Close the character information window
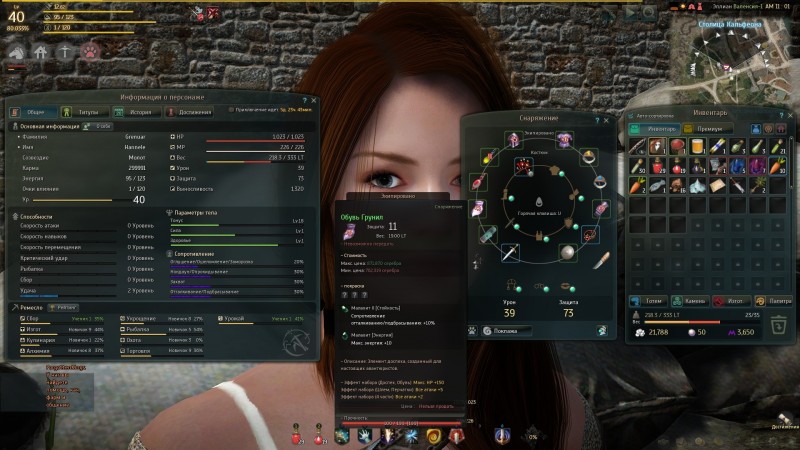 314,100
